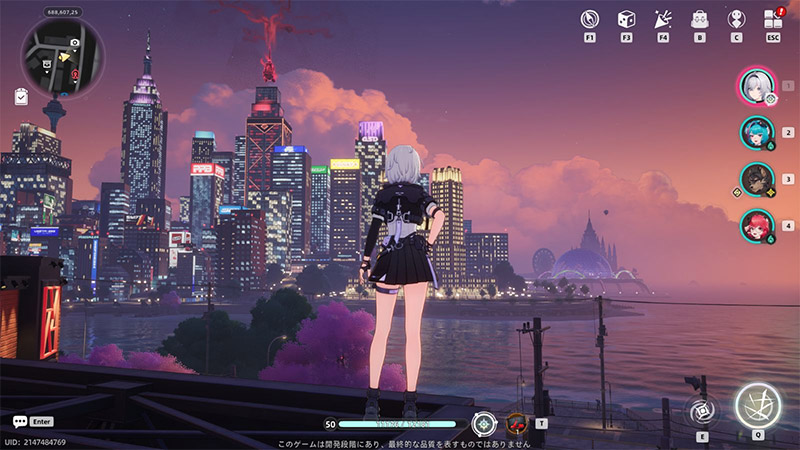Open the clipboard checklist below the minimap
This screenshot has height=450, width=800.
pyautogui.click(x=22, y=96)
